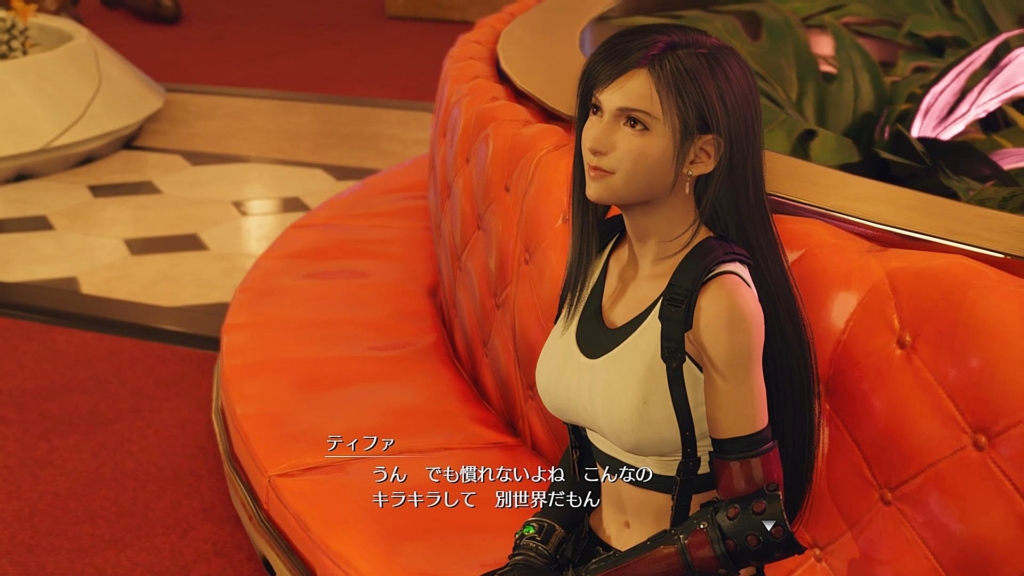Click the white dialogue advance arrow
Screen dimensions: 1024x576
click(767, 524)
